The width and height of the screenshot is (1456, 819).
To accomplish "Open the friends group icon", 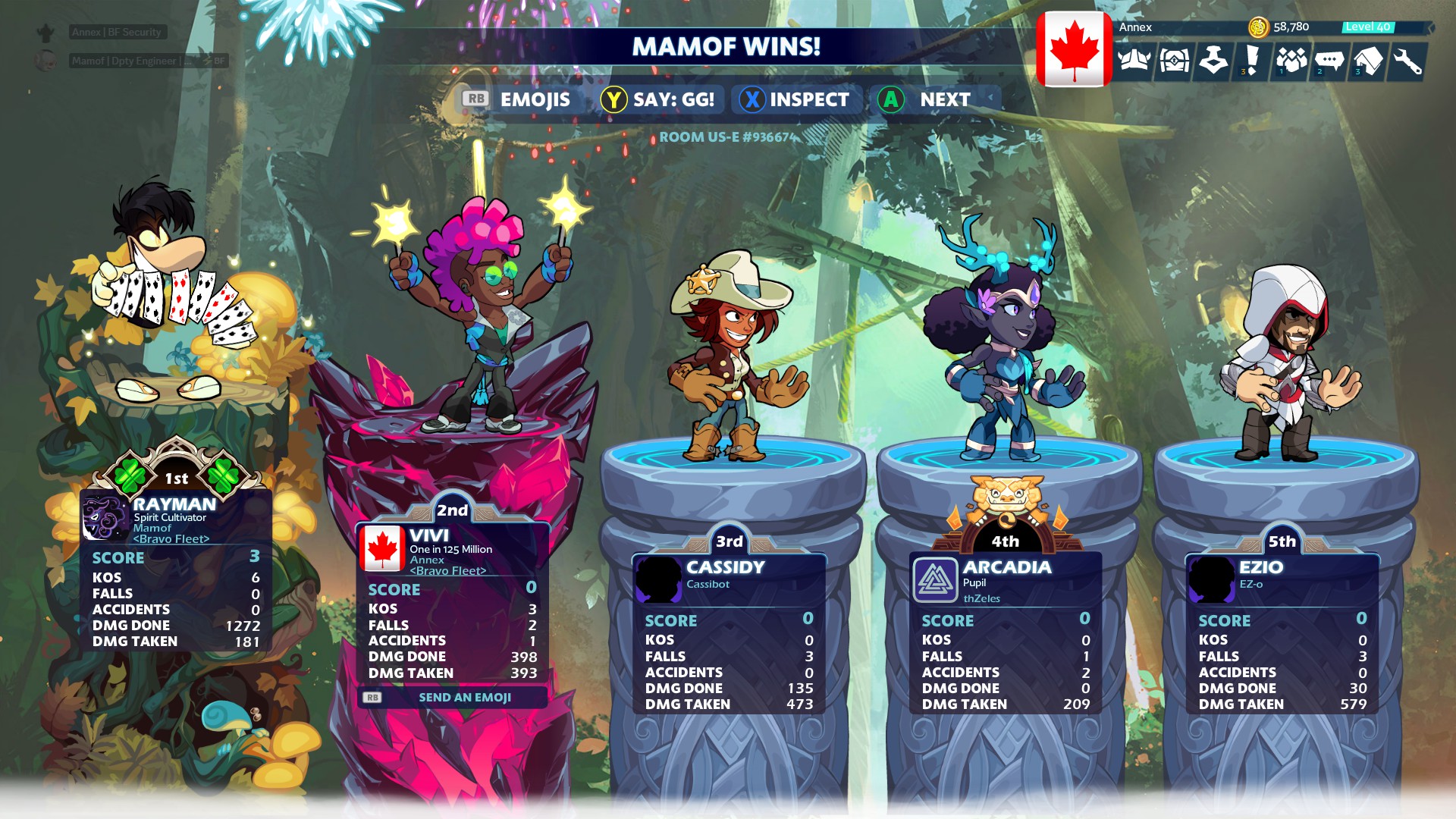I will coord(1291,61).
